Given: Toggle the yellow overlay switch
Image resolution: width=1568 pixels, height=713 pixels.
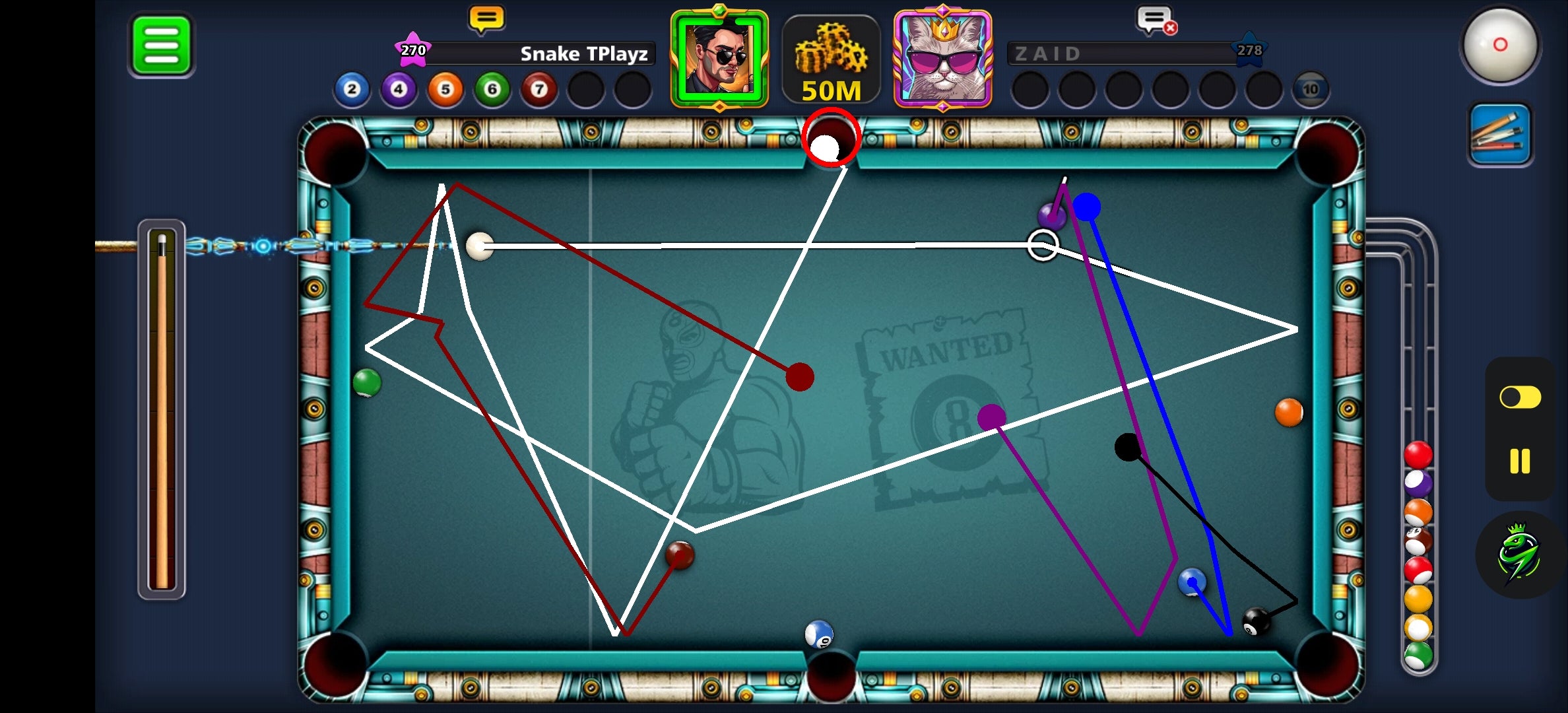Looking at the screenshot, I should click(1520, 397).
